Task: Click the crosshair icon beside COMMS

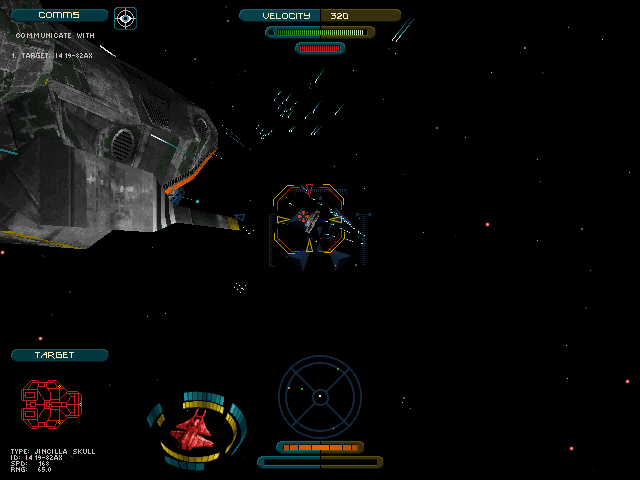Action: (x=125, y=17)
